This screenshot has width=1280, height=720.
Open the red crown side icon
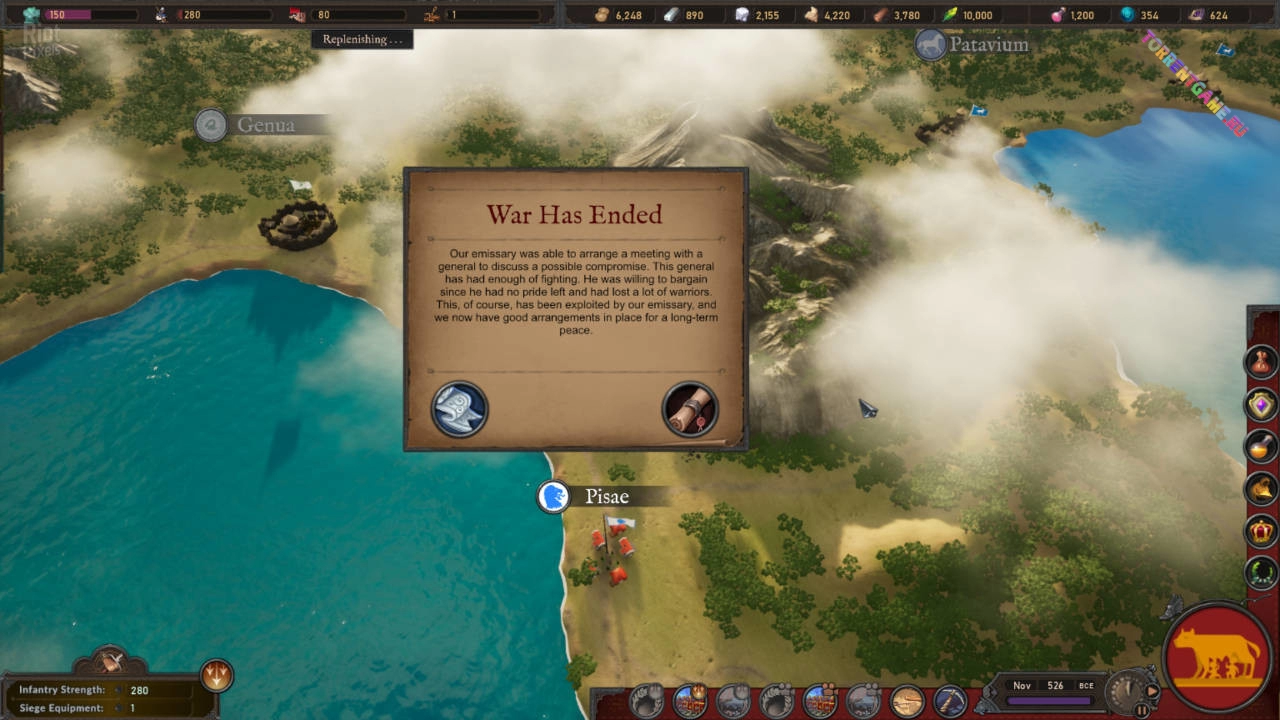(1261, 531)
